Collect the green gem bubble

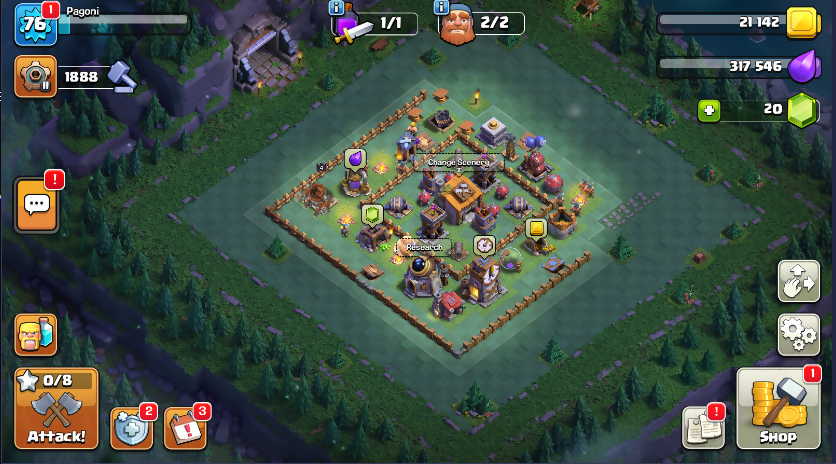(372, 214)
